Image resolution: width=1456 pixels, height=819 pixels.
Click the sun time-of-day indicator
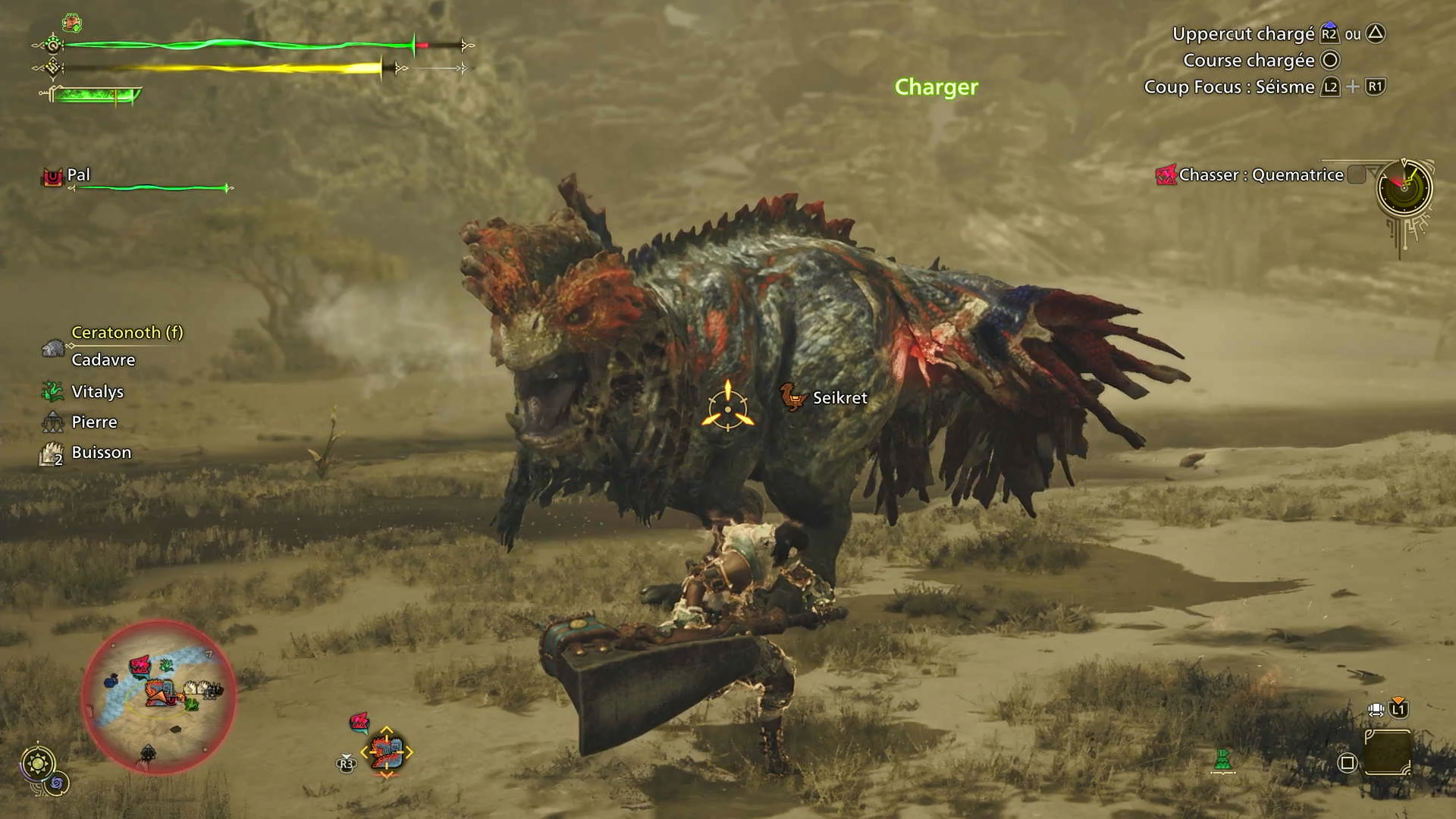click(38, 762)
